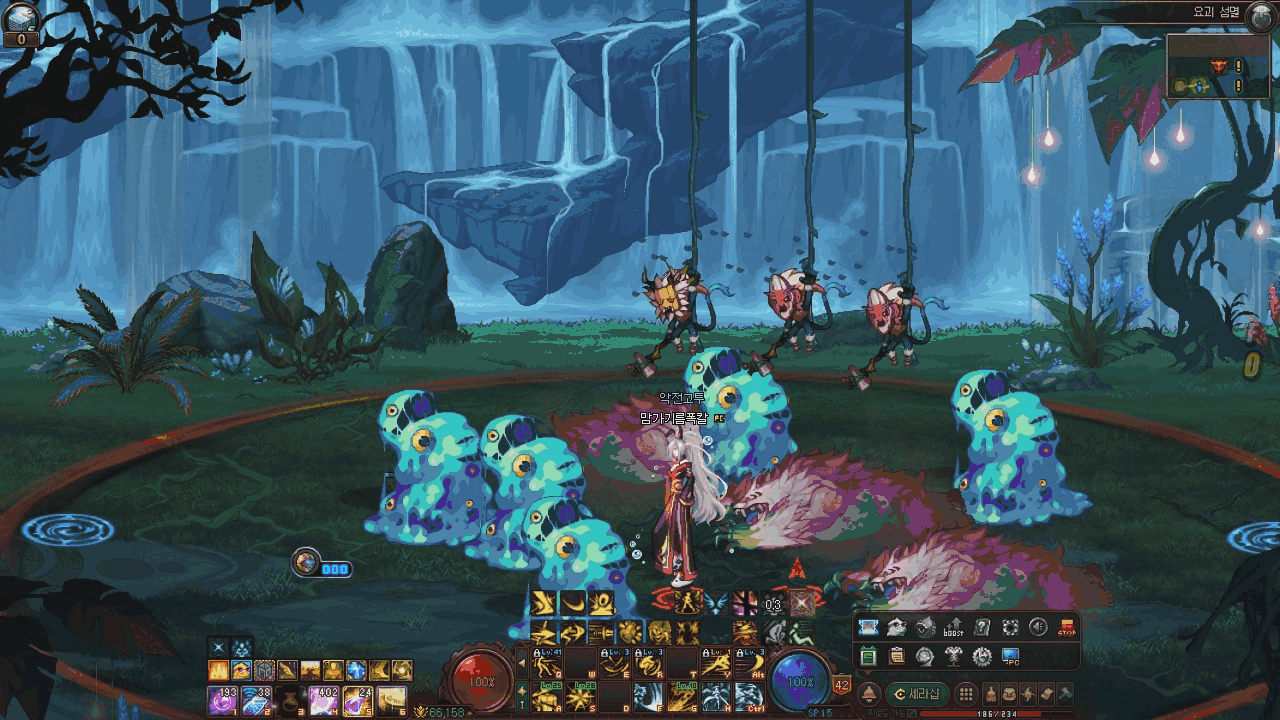This screenshot has width=1280, height=720.
Task: Click the bell notification button
Action: coord(869,694)
